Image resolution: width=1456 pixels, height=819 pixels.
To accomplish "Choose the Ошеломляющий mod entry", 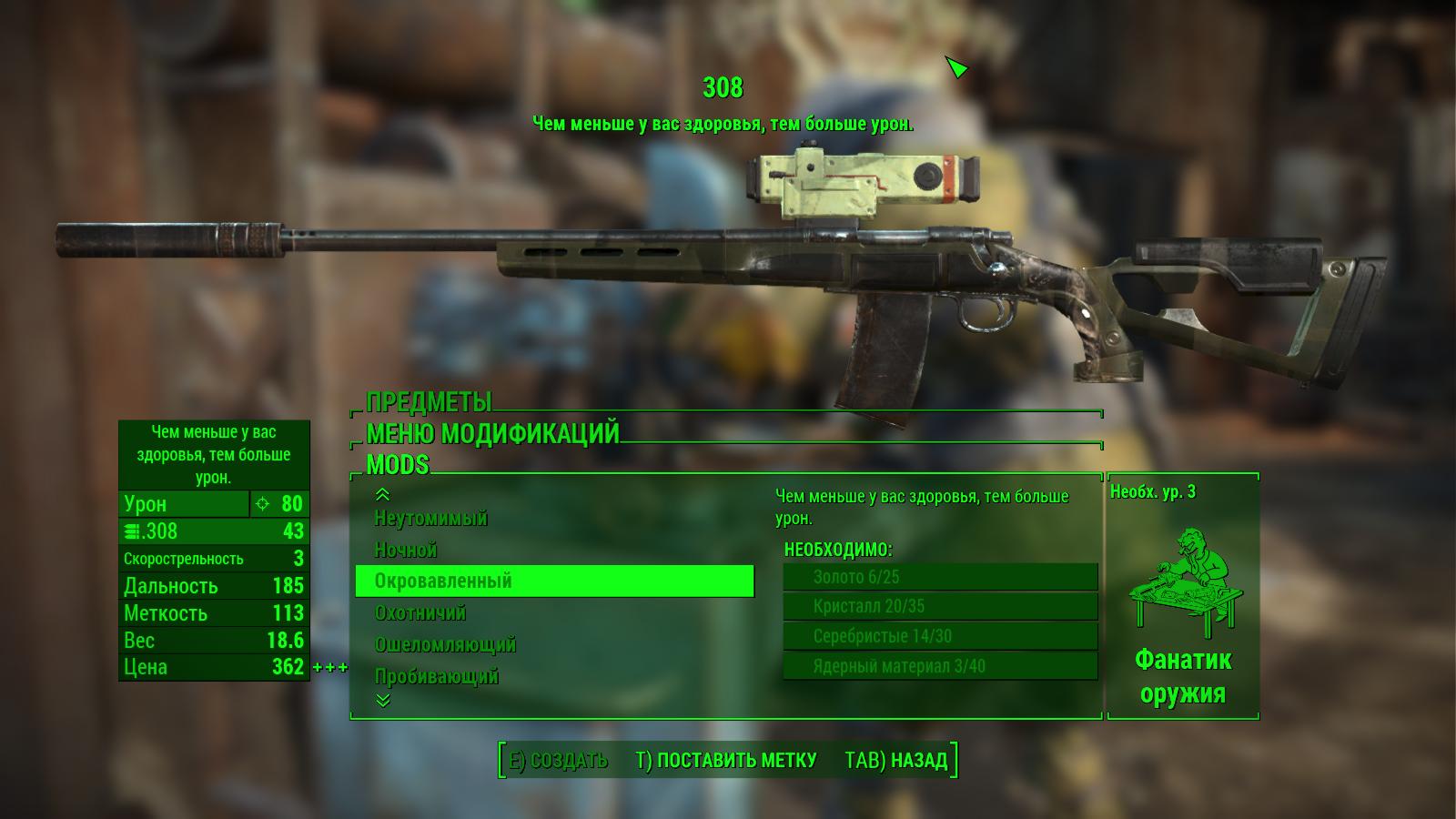I will pyautogui.click(x=445, y=645).
